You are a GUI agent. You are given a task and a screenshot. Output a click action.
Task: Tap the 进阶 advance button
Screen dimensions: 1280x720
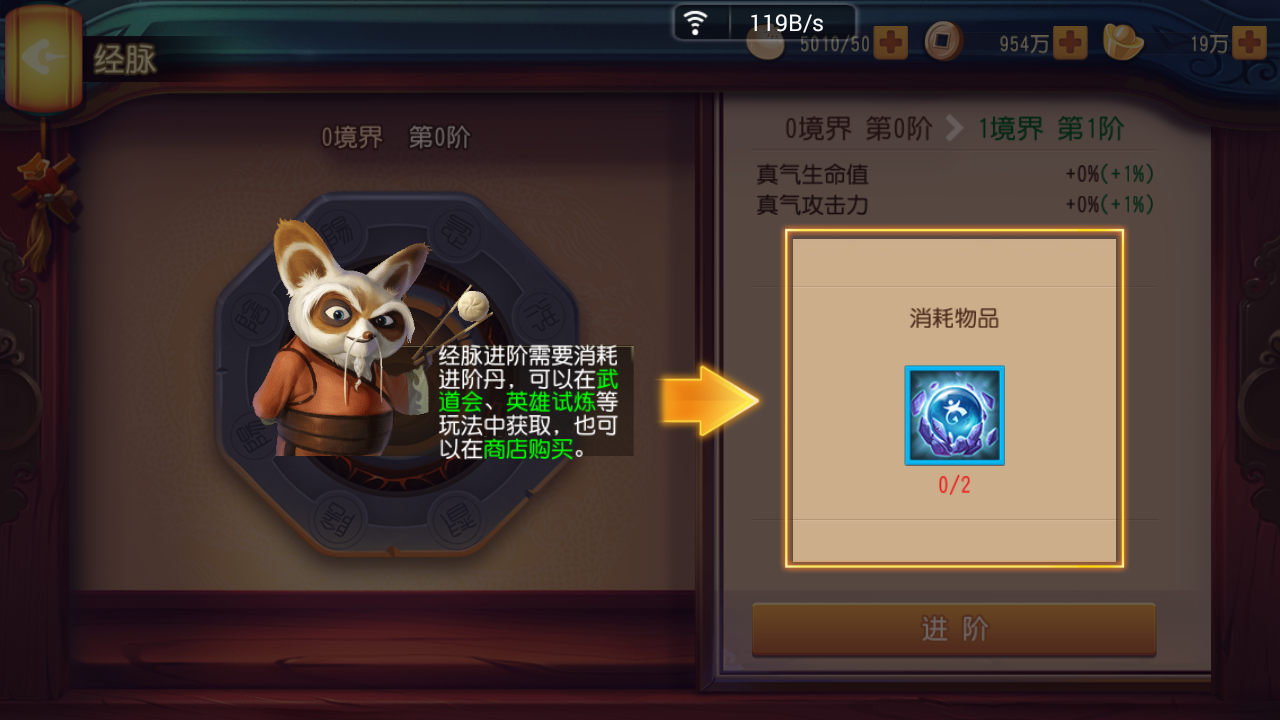[954, 629]
